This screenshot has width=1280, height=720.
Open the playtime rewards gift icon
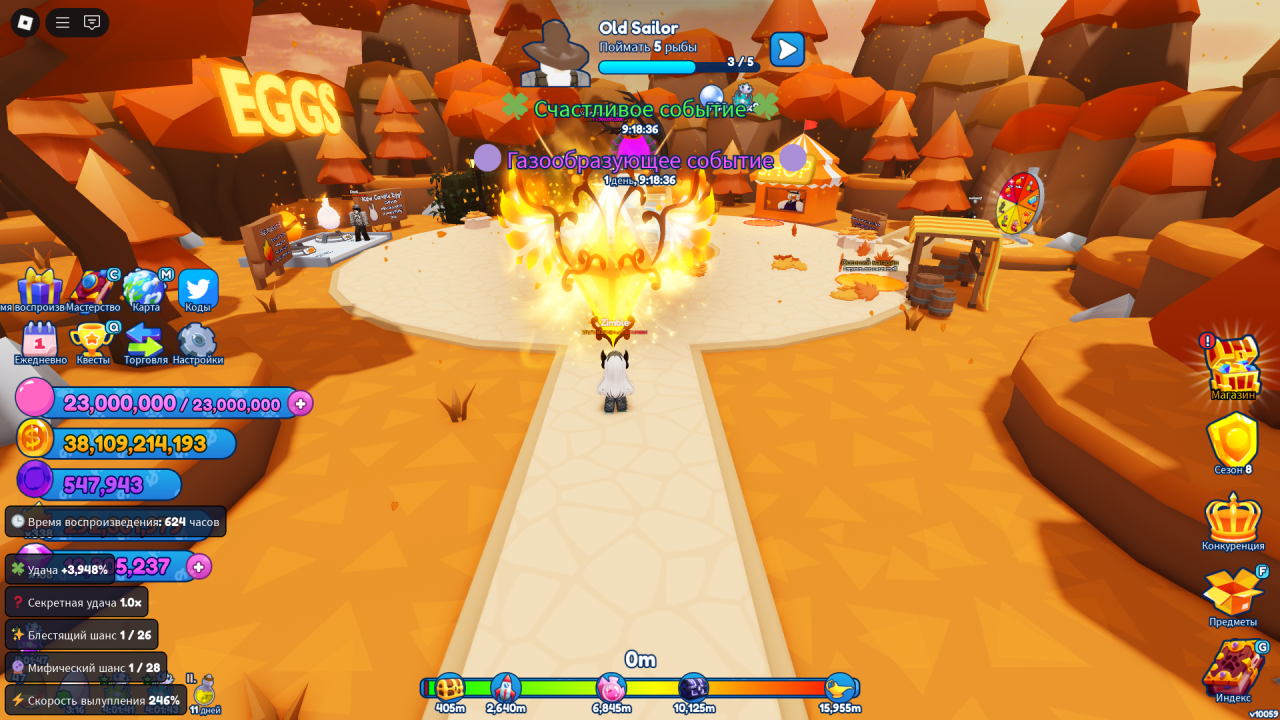(39, 288)
